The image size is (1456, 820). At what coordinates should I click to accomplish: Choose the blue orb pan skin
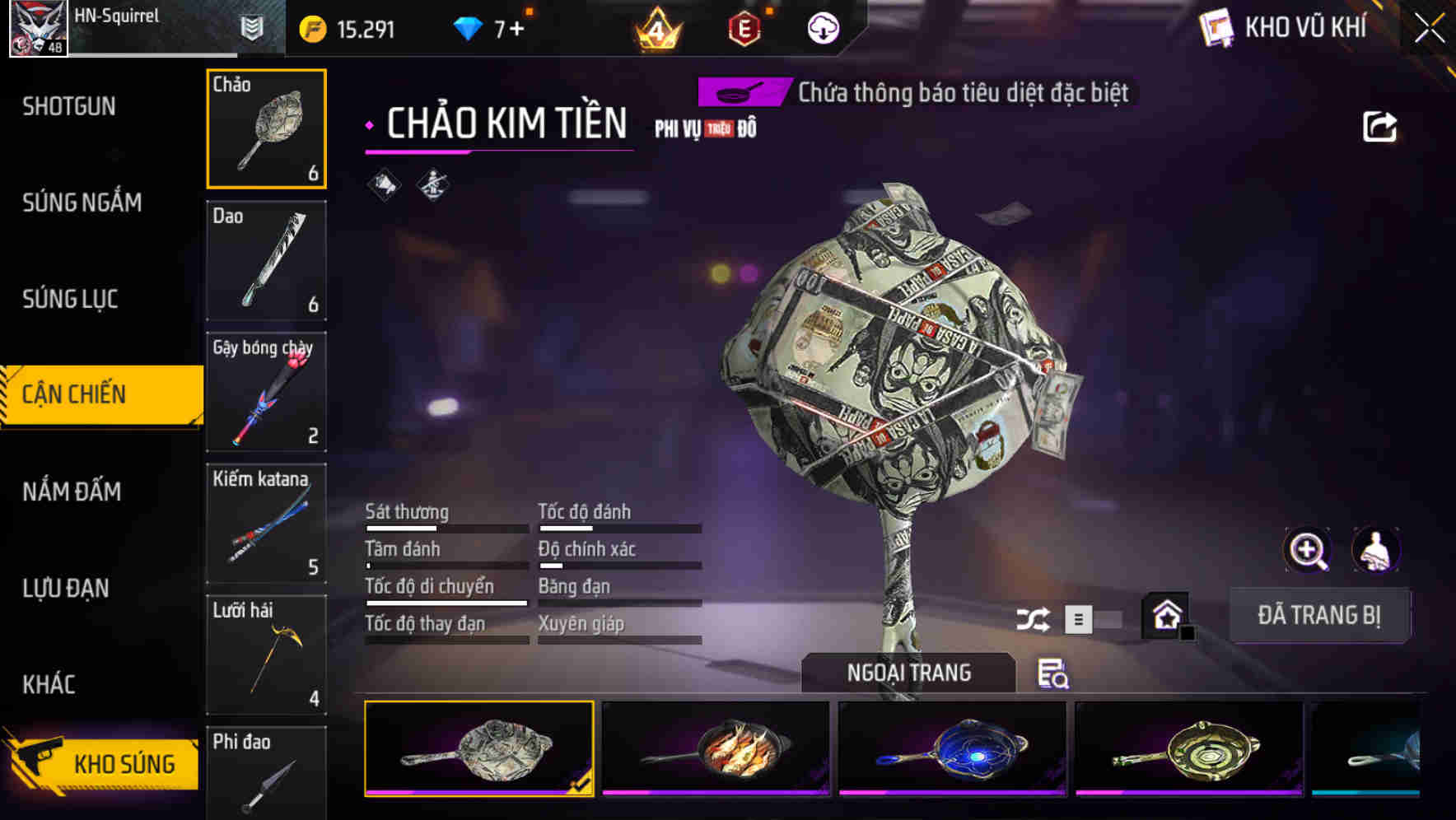tap(952, 748)
